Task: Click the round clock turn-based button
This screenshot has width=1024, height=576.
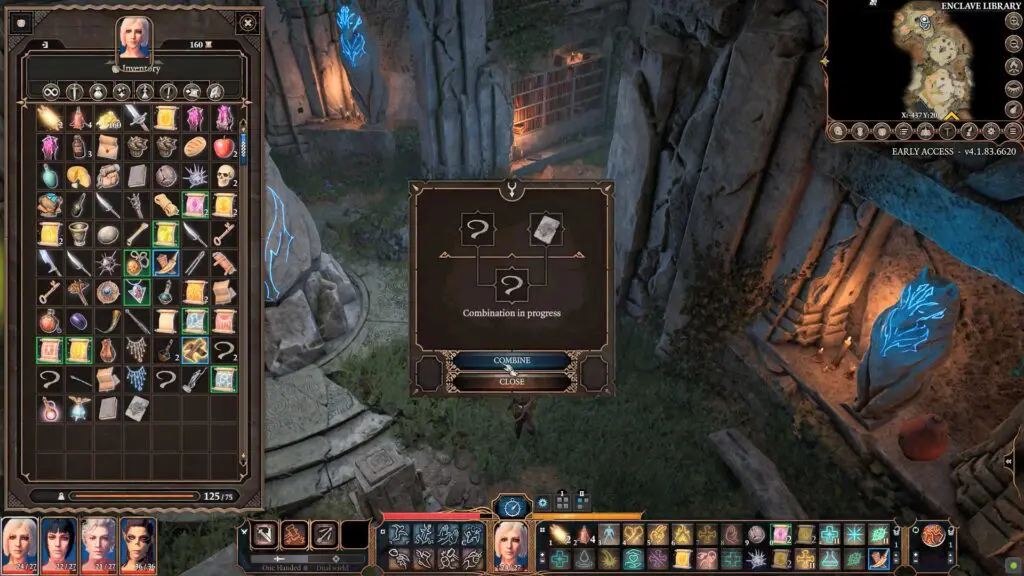Action: point(512,507)
